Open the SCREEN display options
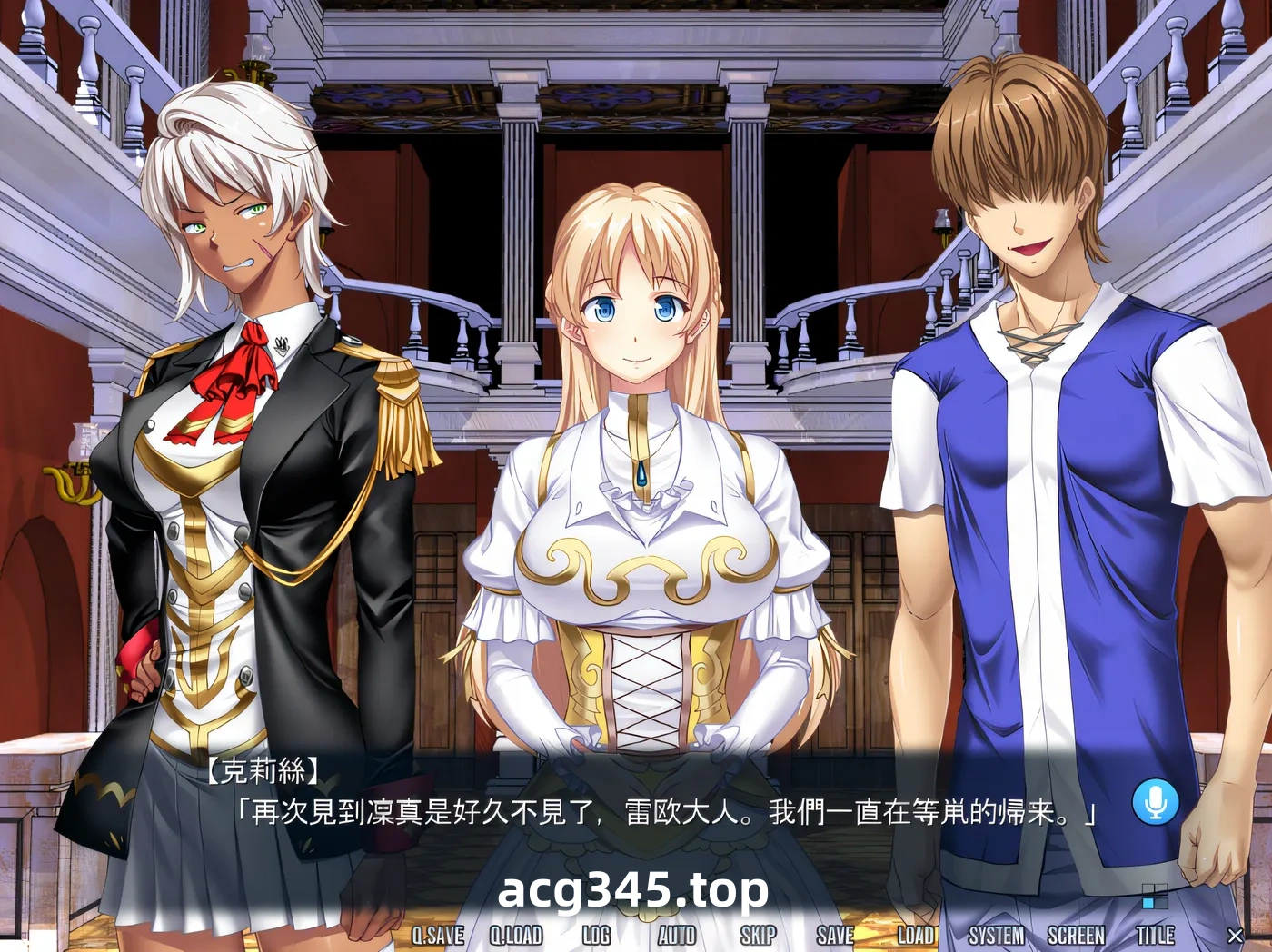Screen dimensions: 1272x952 [x=1077, y=935]
